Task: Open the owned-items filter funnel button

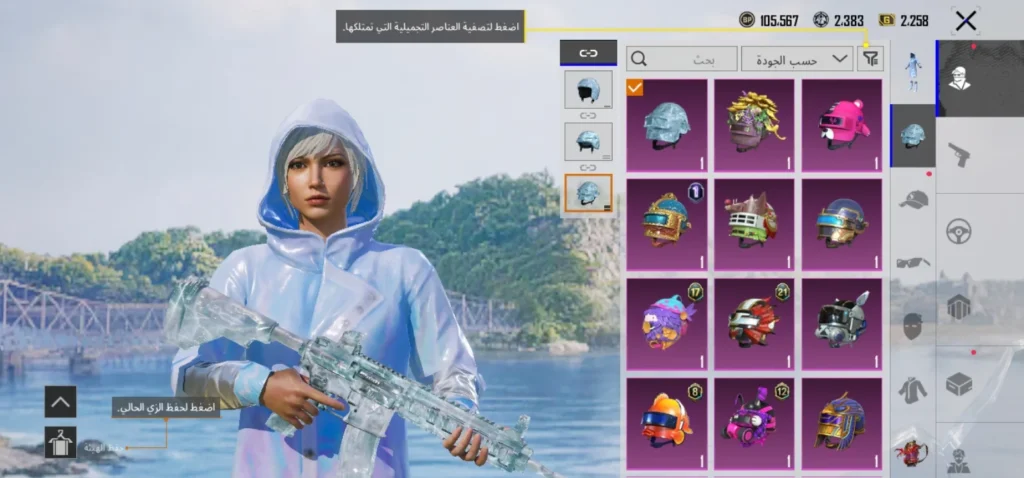Action: tap(870, 59)
